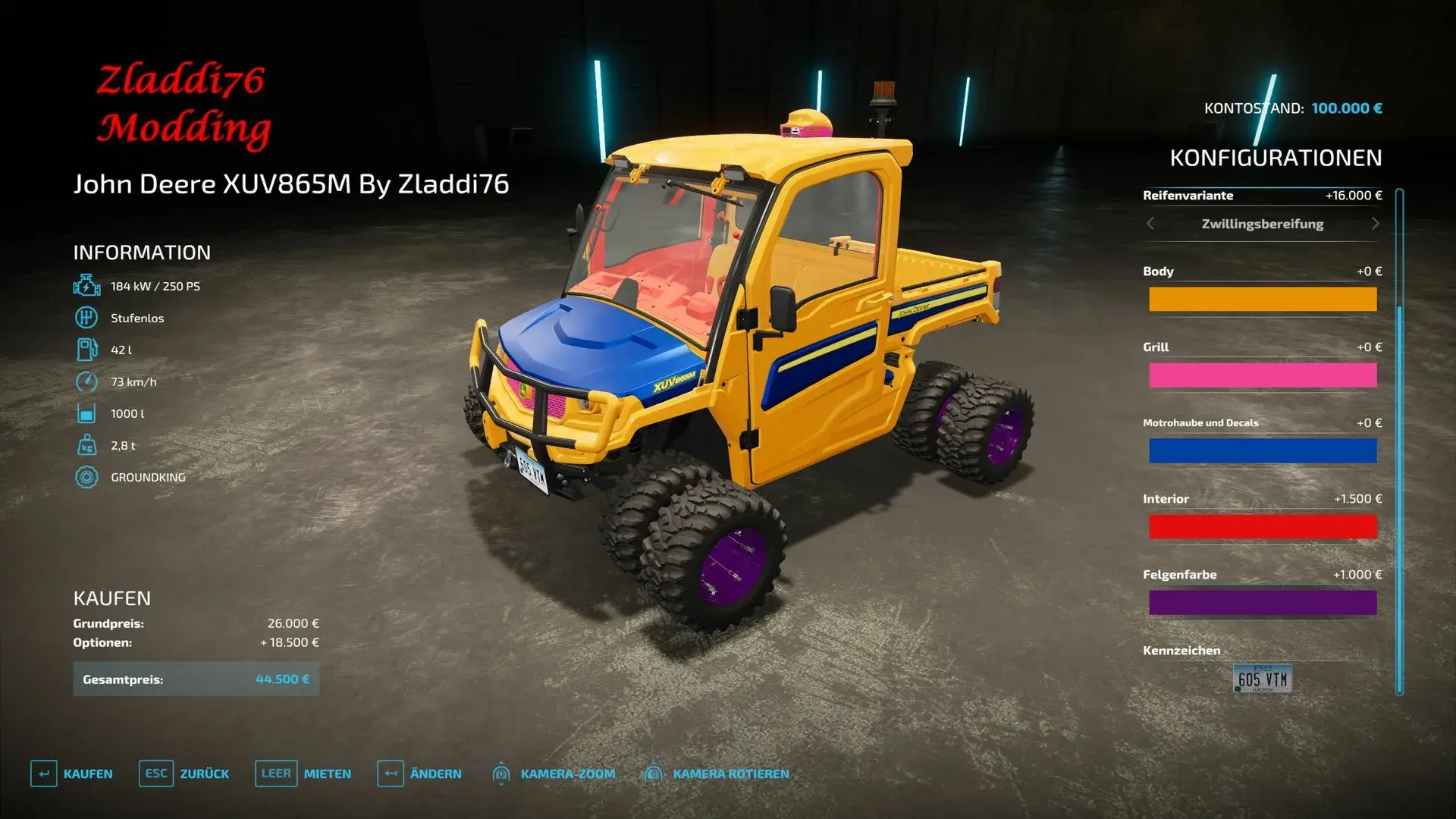Select the 1000 l capacity icon
This screenshot has height=819, width=1456.
point(86,413)
